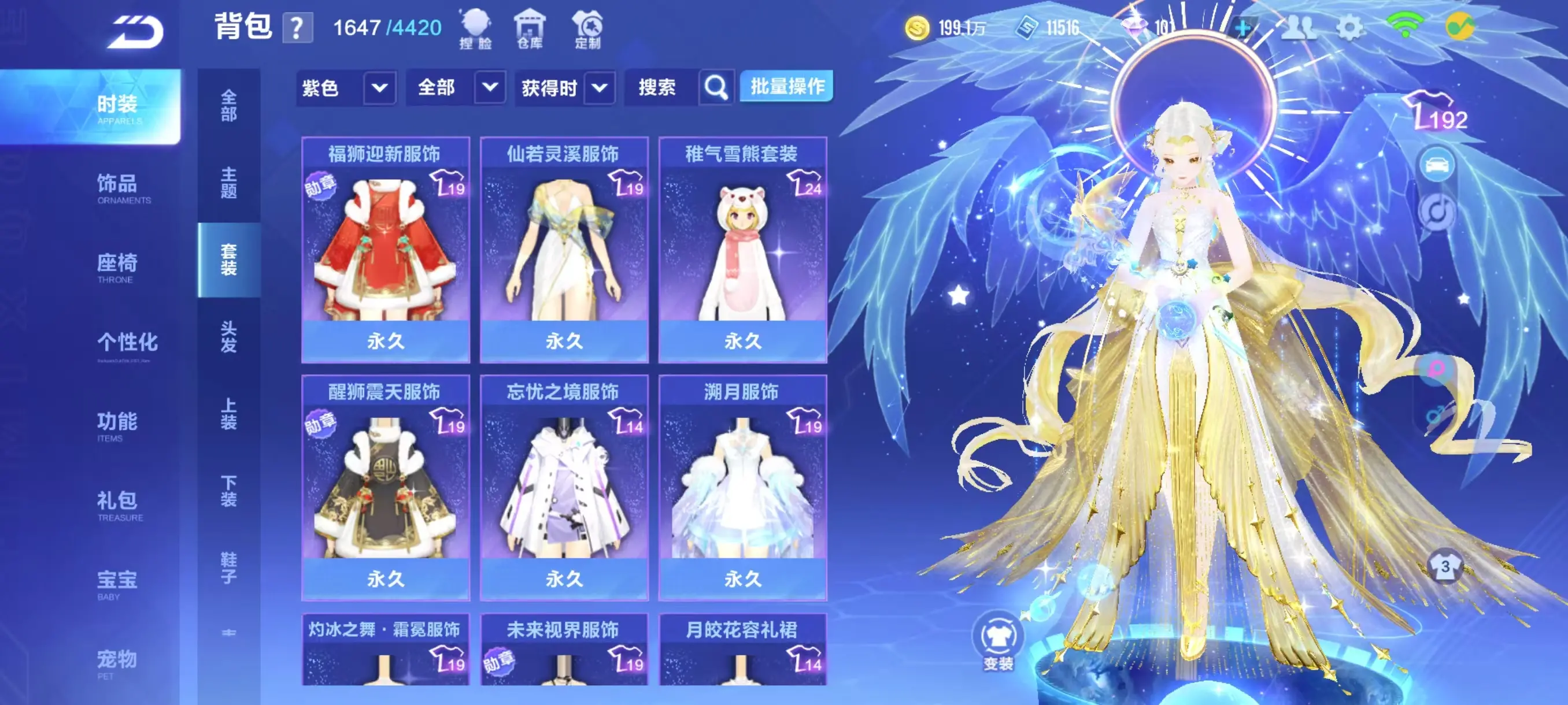Open the 定制 customization icon
This screenshot has width=1568, height=705.
click(587, 28)
